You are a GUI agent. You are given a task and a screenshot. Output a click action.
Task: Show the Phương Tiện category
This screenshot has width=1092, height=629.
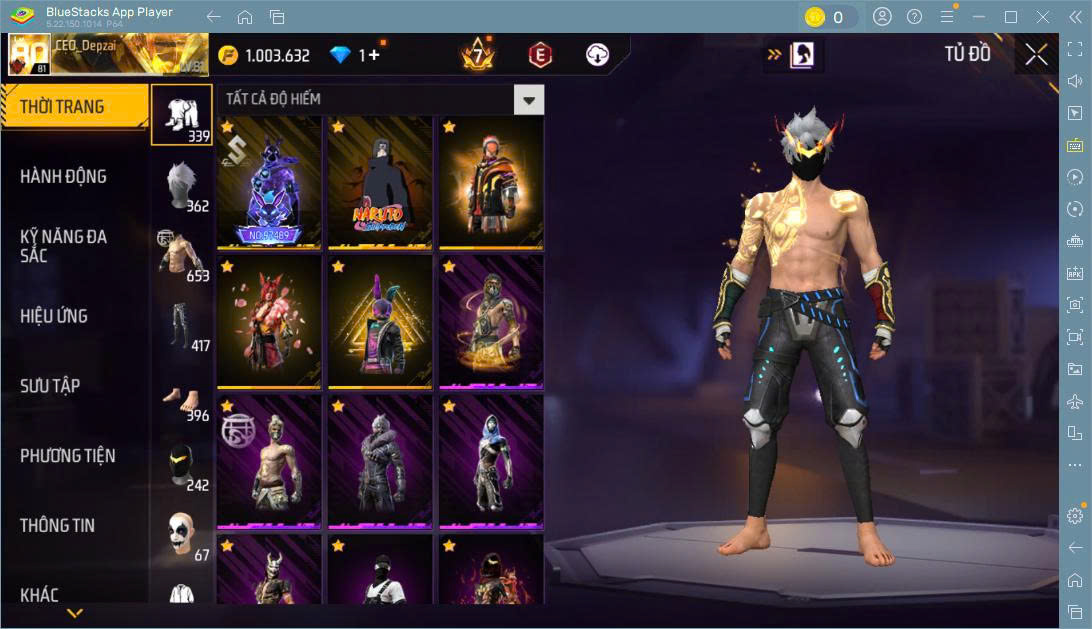pos(68,456)
